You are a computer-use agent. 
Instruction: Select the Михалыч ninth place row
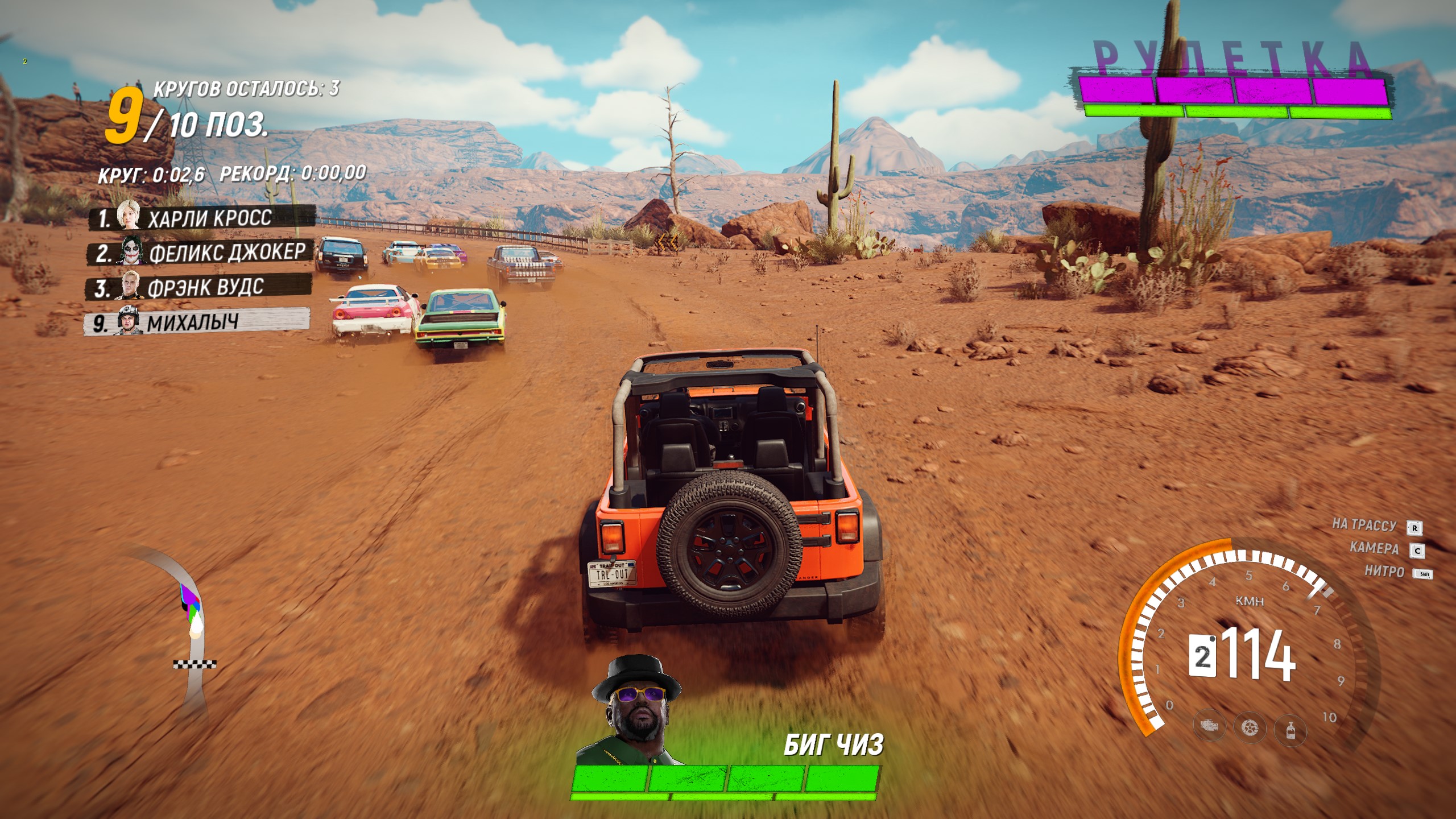click(x=197, y=322)
